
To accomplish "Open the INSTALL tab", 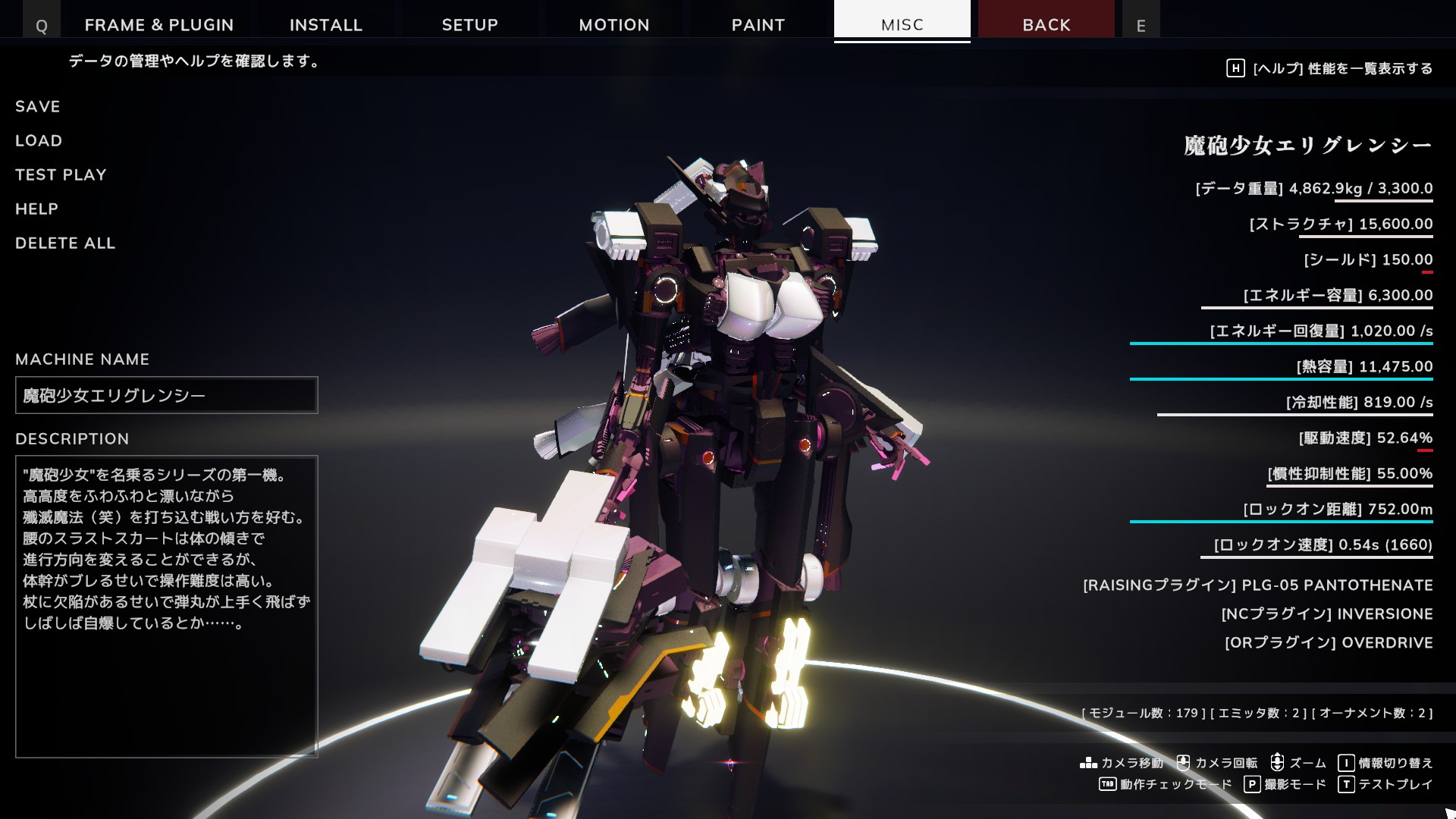I will tap(326, 24).
